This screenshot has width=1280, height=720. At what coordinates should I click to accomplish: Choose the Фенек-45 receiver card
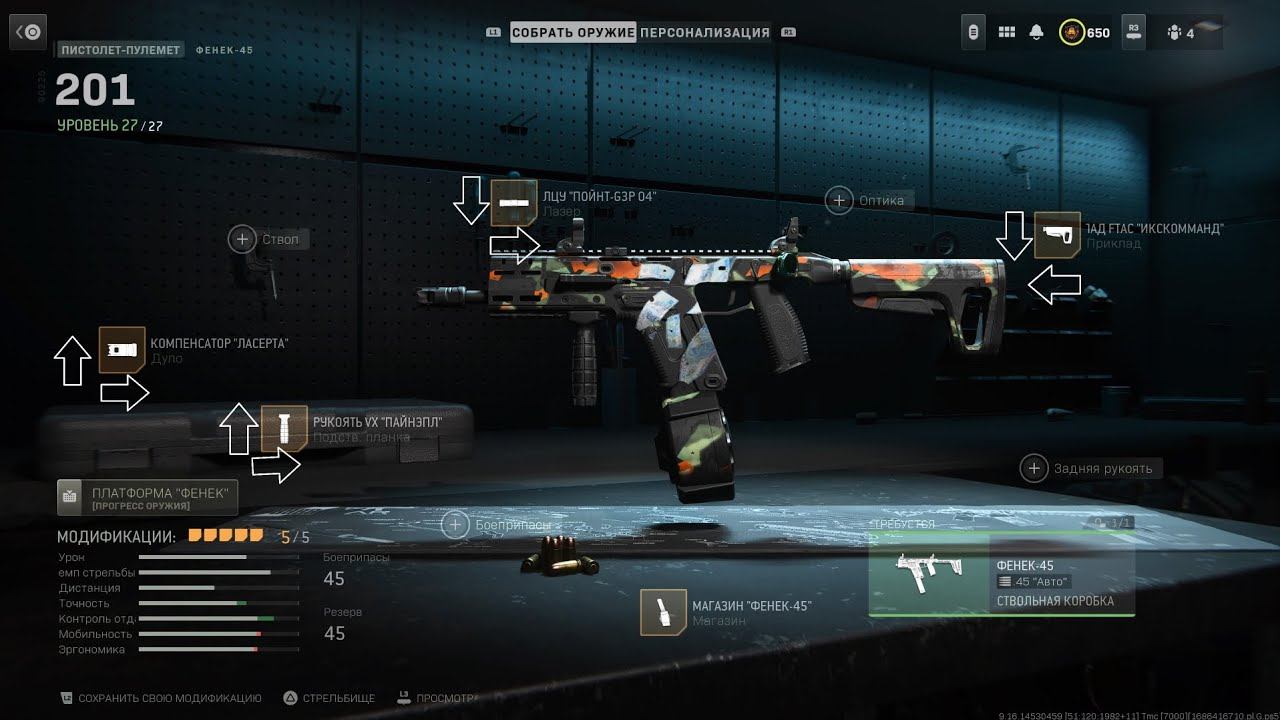coord(1001,574)
